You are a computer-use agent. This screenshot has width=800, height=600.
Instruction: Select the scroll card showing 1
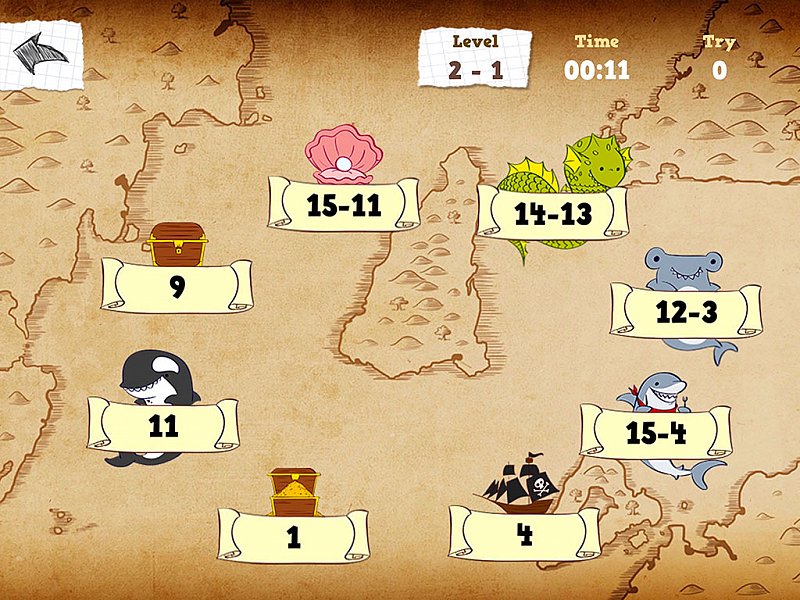(293, 537)
